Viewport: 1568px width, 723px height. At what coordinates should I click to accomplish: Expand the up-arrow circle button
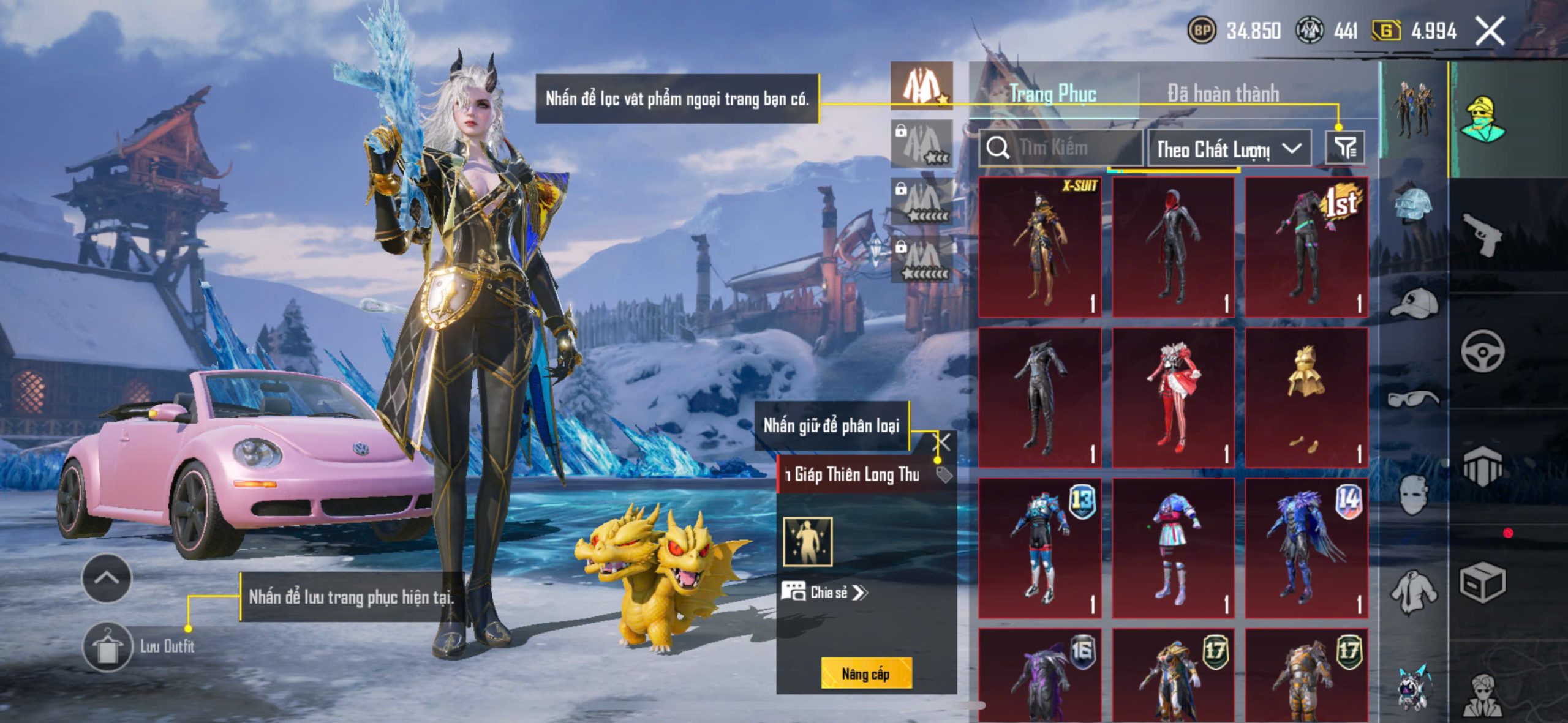point(107,578)
